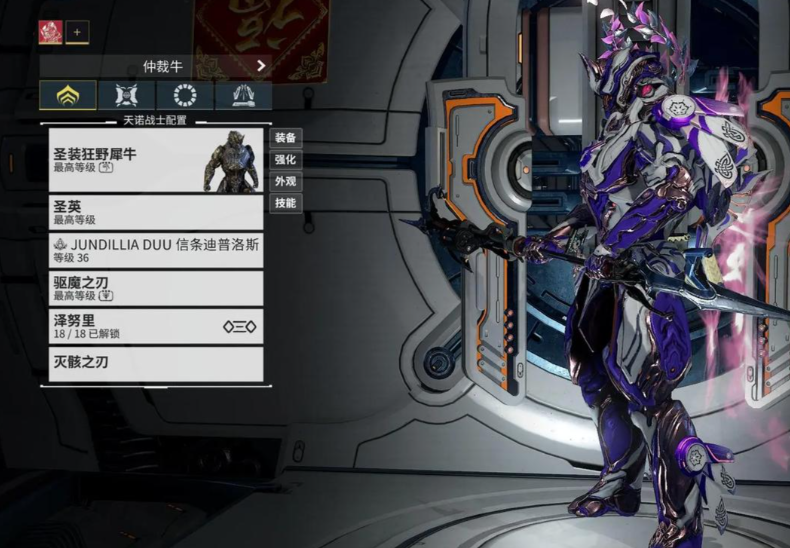This screenshot has height=548, width=790.
Task: Switch to the Warframe chevron tab
Action: coord(68,95)
